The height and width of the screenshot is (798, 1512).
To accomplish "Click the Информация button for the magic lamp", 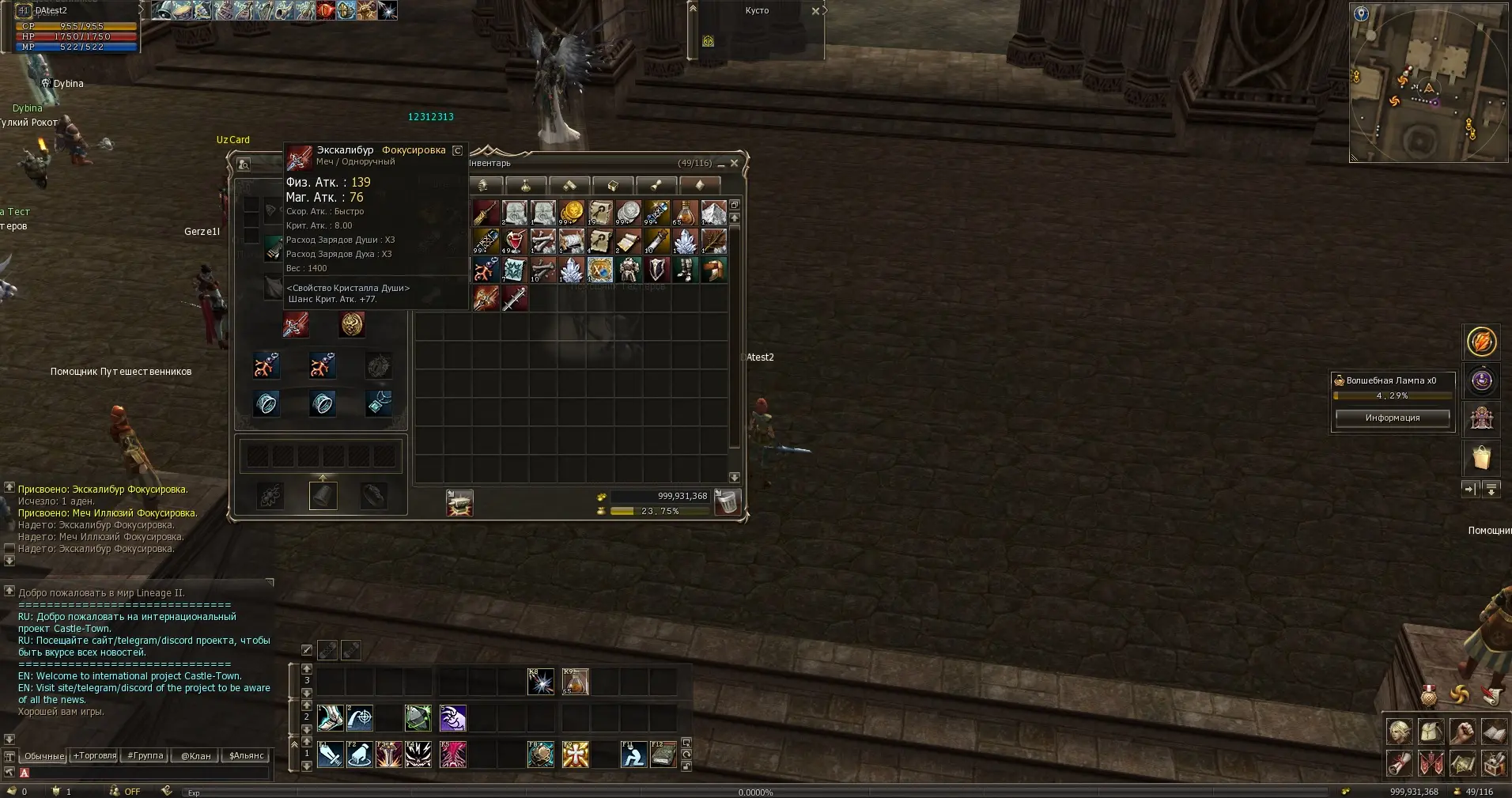I will pyautogui.click(x=1392, y=418).
